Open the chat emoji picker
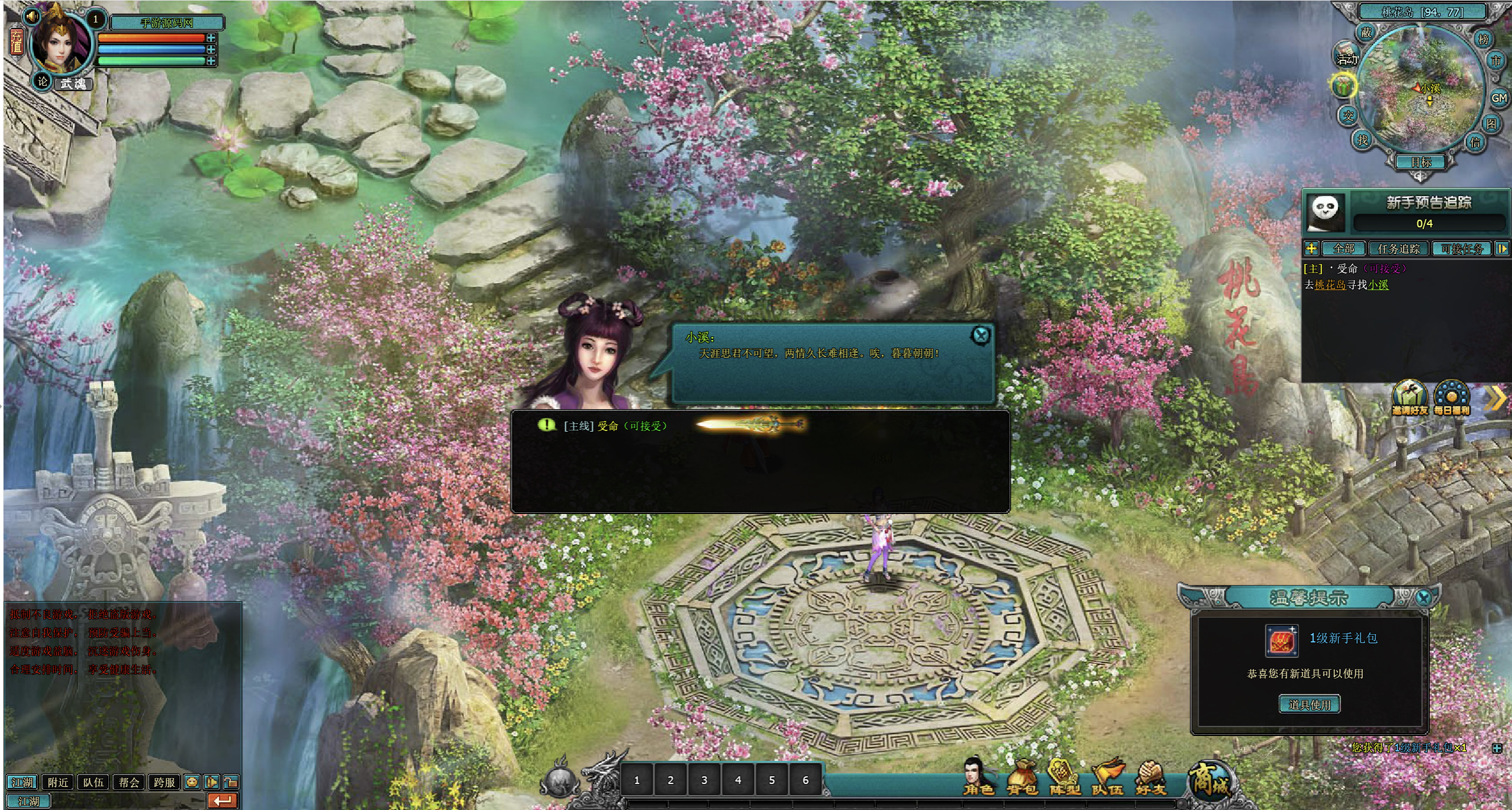 click(x=192, y=782)
